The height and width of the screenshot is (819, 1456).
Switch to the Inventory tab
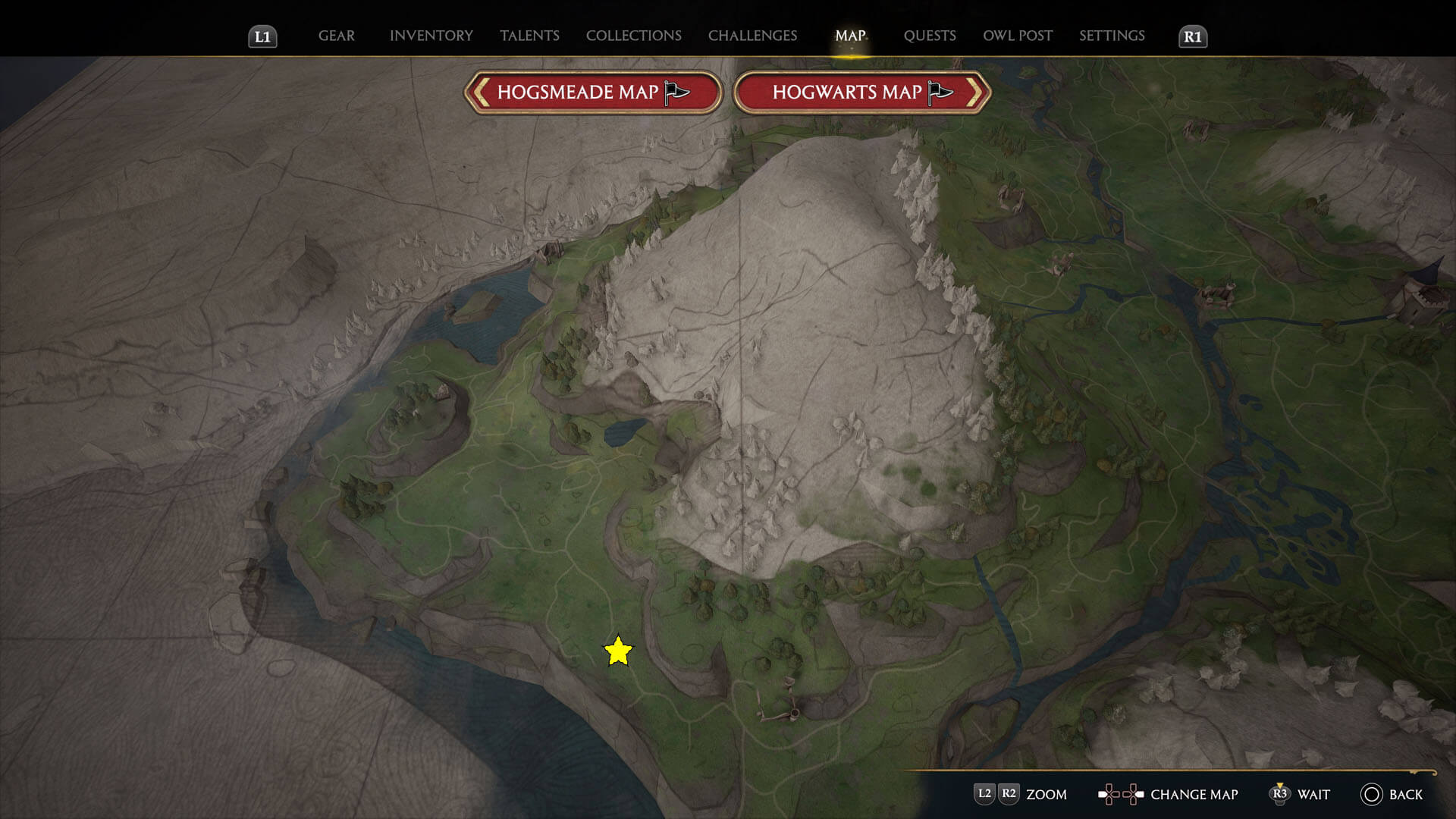[x=431, y=36]
